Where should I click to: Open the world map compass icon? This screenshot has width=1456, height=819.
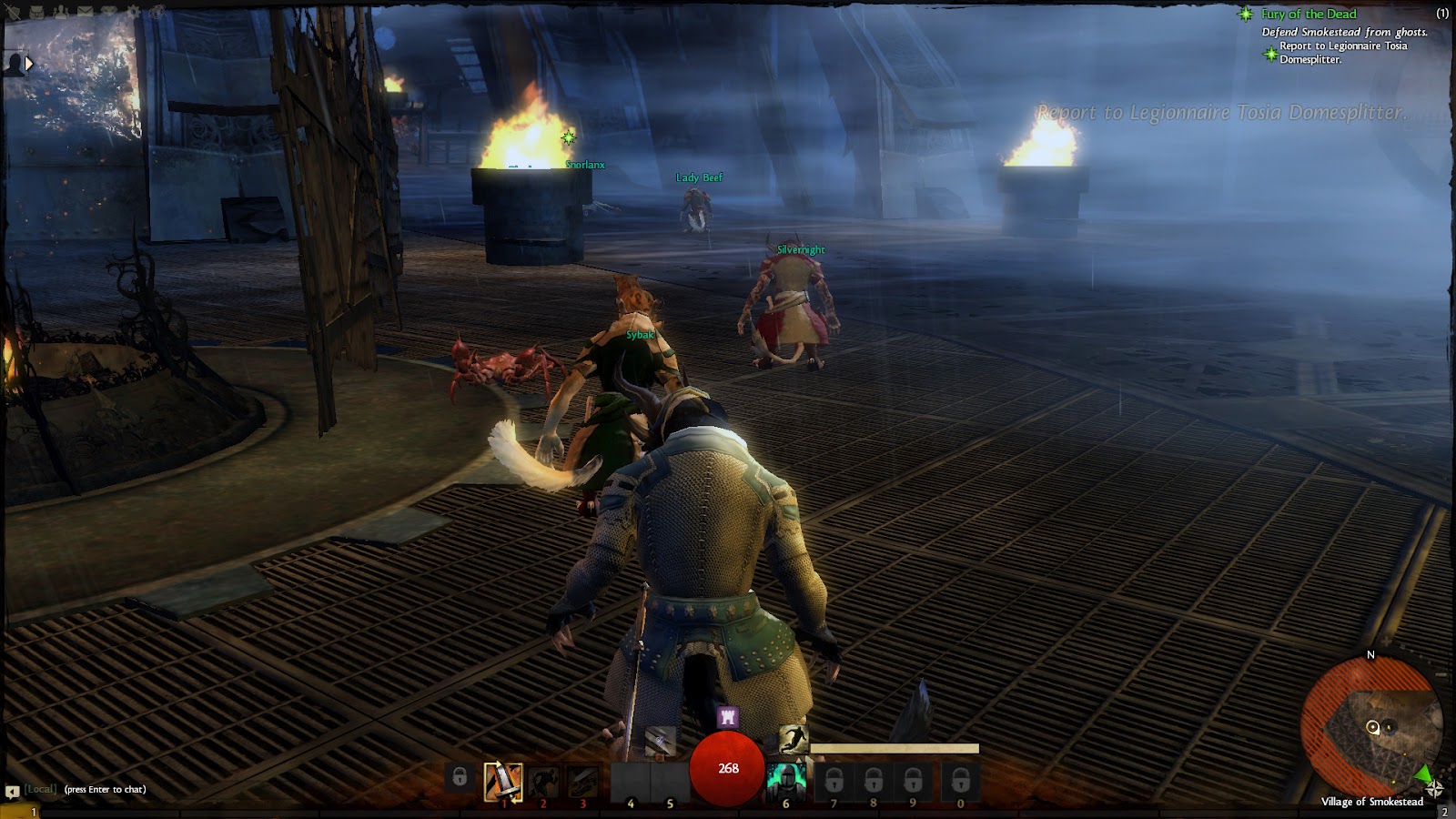tap(1435, 788)
